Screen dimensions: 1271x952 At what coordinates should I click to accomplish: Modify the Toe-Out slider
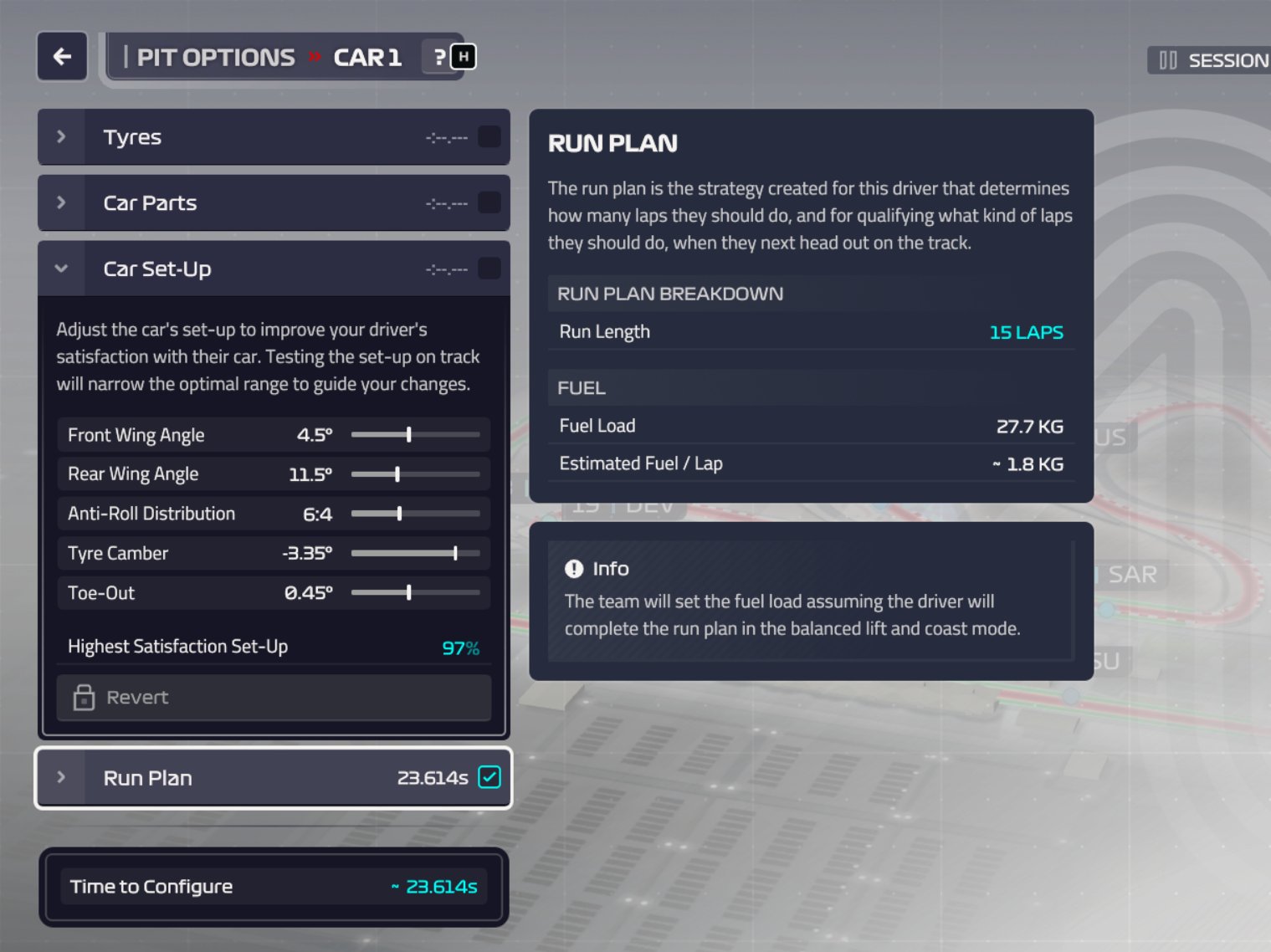pos(409,593)
